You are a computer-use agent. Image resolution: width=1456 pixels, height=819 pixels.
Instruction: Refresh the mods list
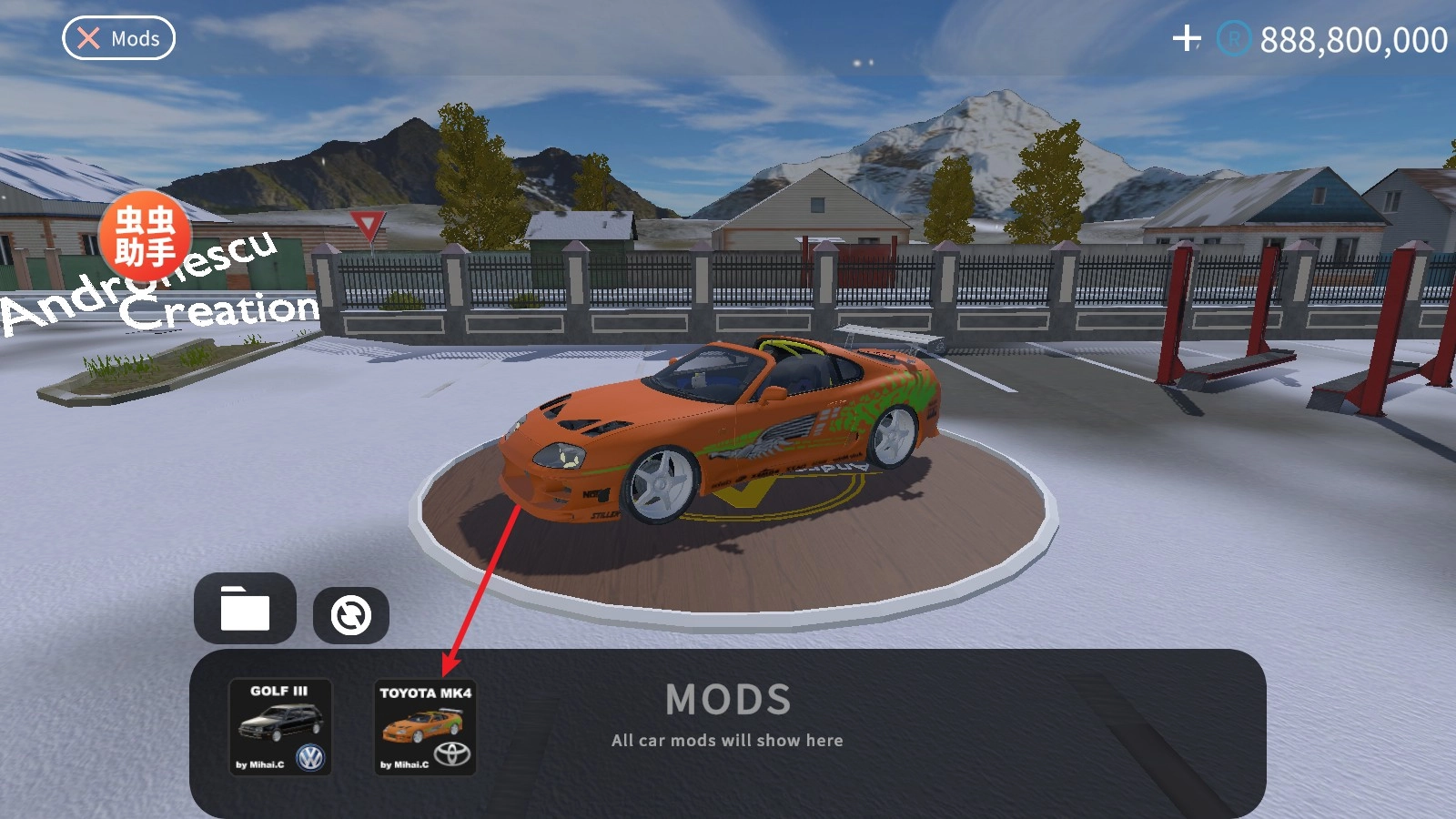(x=351, y=615)
